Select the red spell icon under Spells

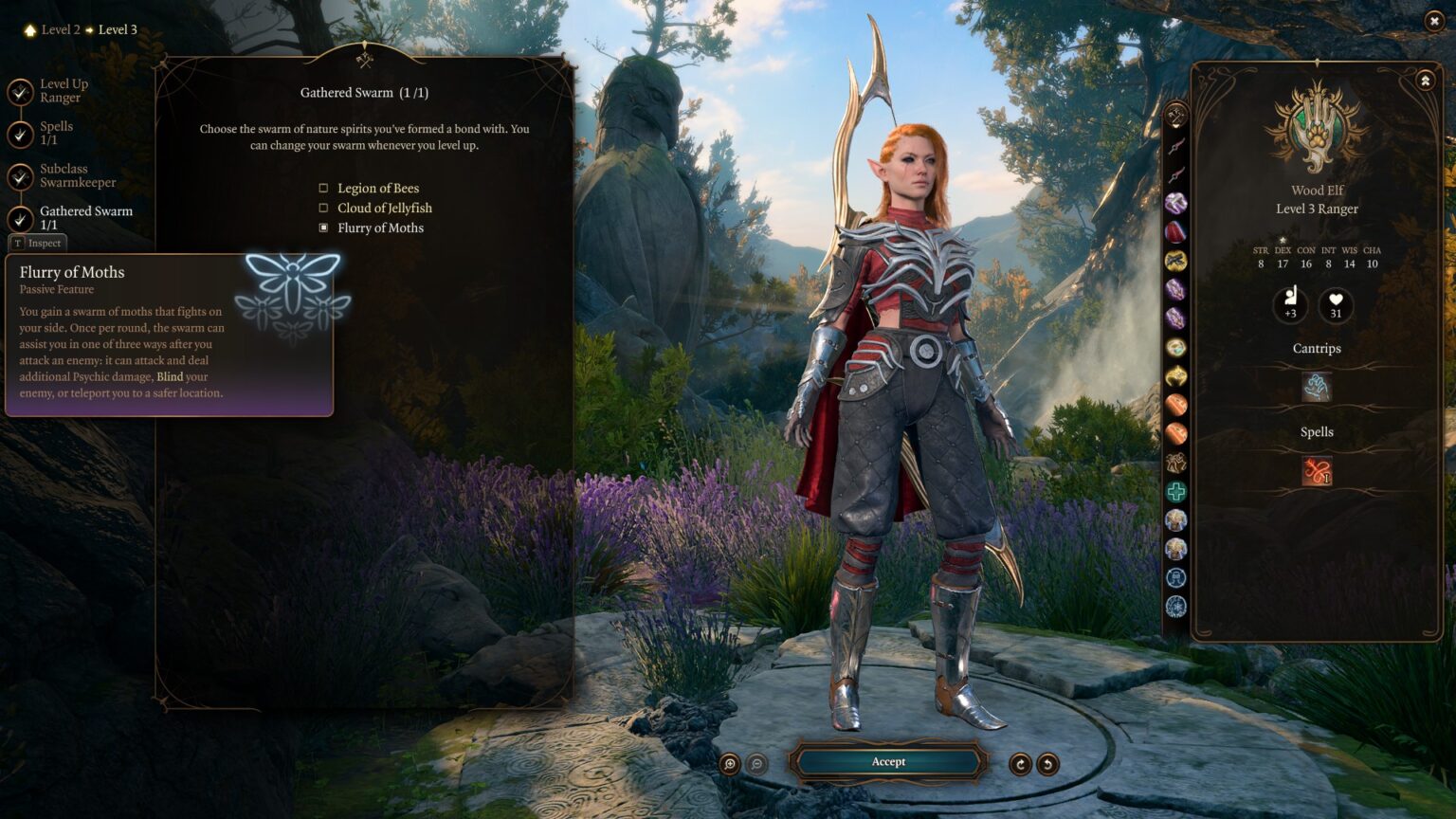coord(1317,469)
